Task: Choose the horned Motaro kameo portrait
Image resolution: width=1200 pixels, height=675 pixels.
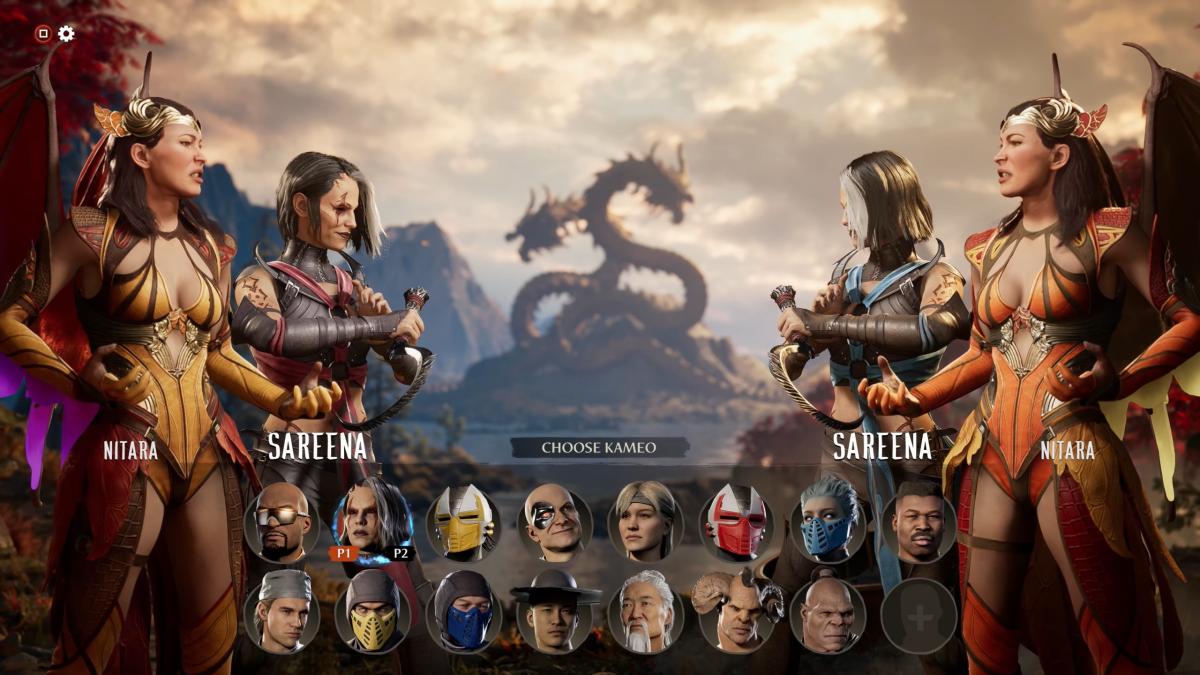Action: tap(737, 614)
